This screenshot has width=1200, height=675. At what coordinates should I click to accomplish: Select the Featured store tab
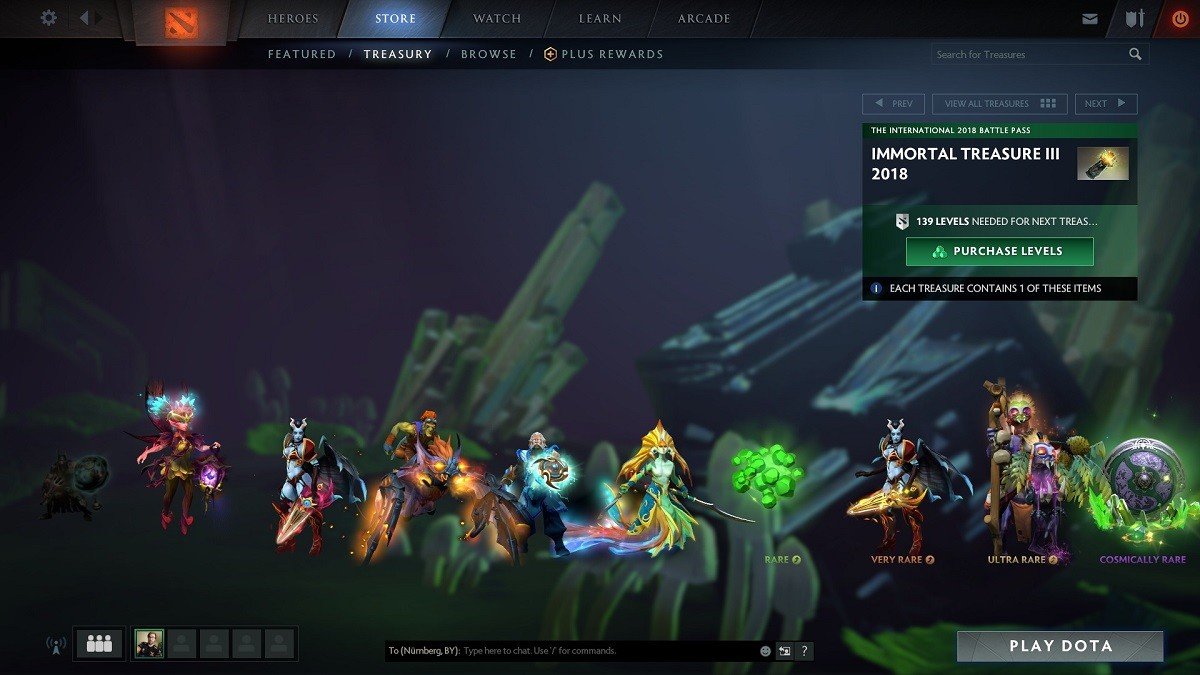pyautogui.click(x=302, y=54)
